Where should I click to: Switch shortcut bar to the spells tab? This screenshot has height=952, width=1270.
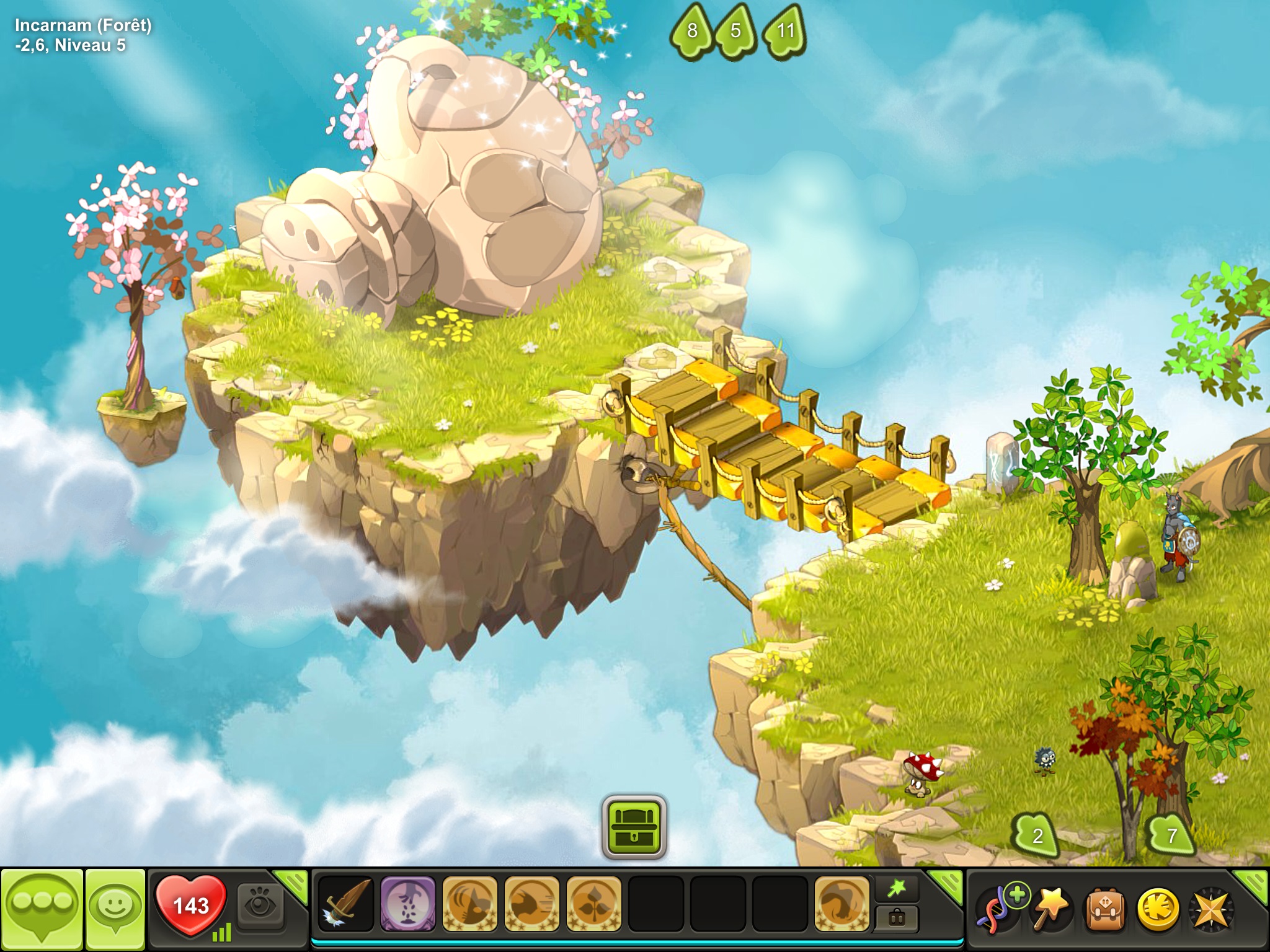click(x=897, y=890)
